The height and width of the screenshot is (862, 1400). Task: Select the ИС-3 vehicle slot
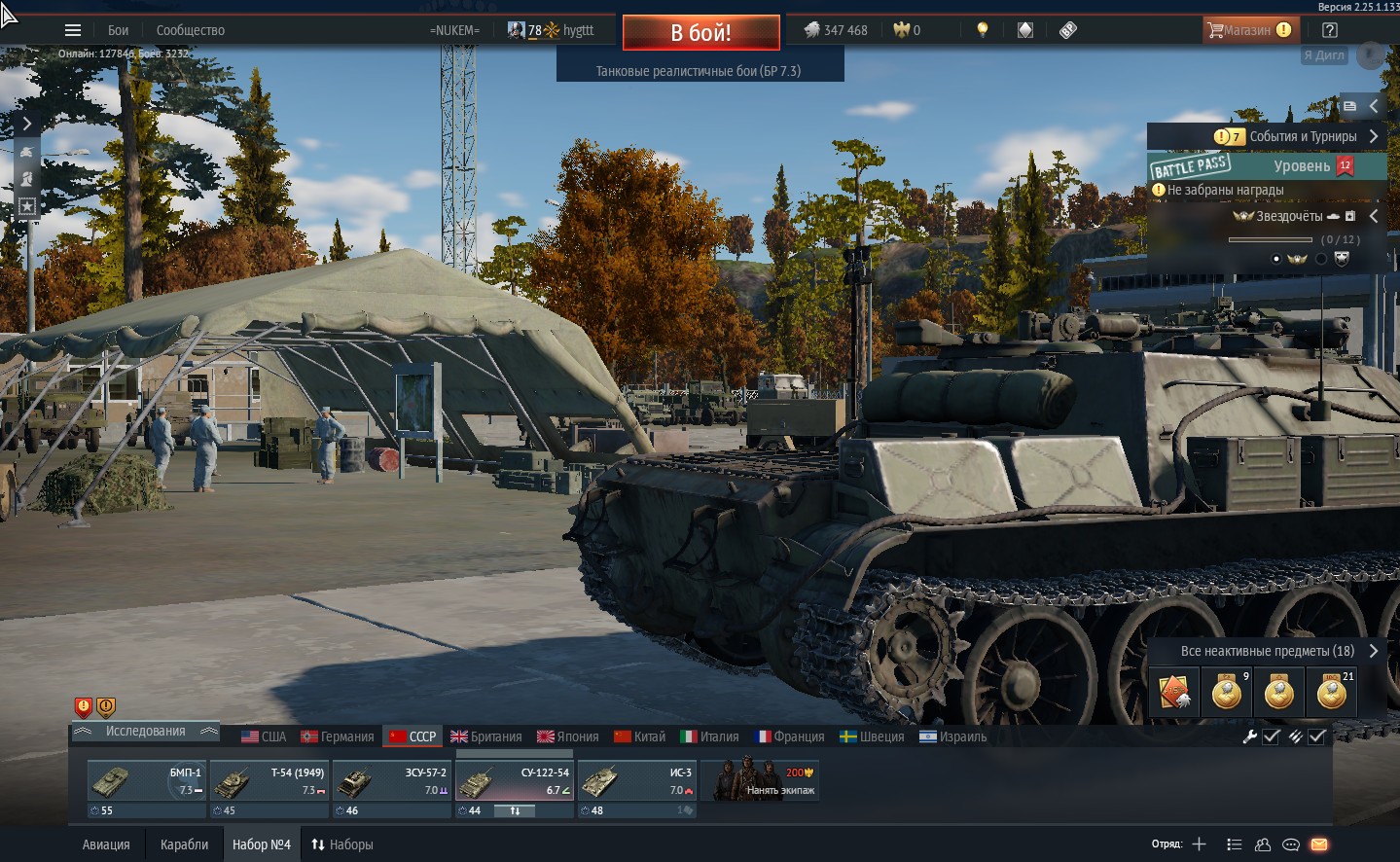[636, 781]
